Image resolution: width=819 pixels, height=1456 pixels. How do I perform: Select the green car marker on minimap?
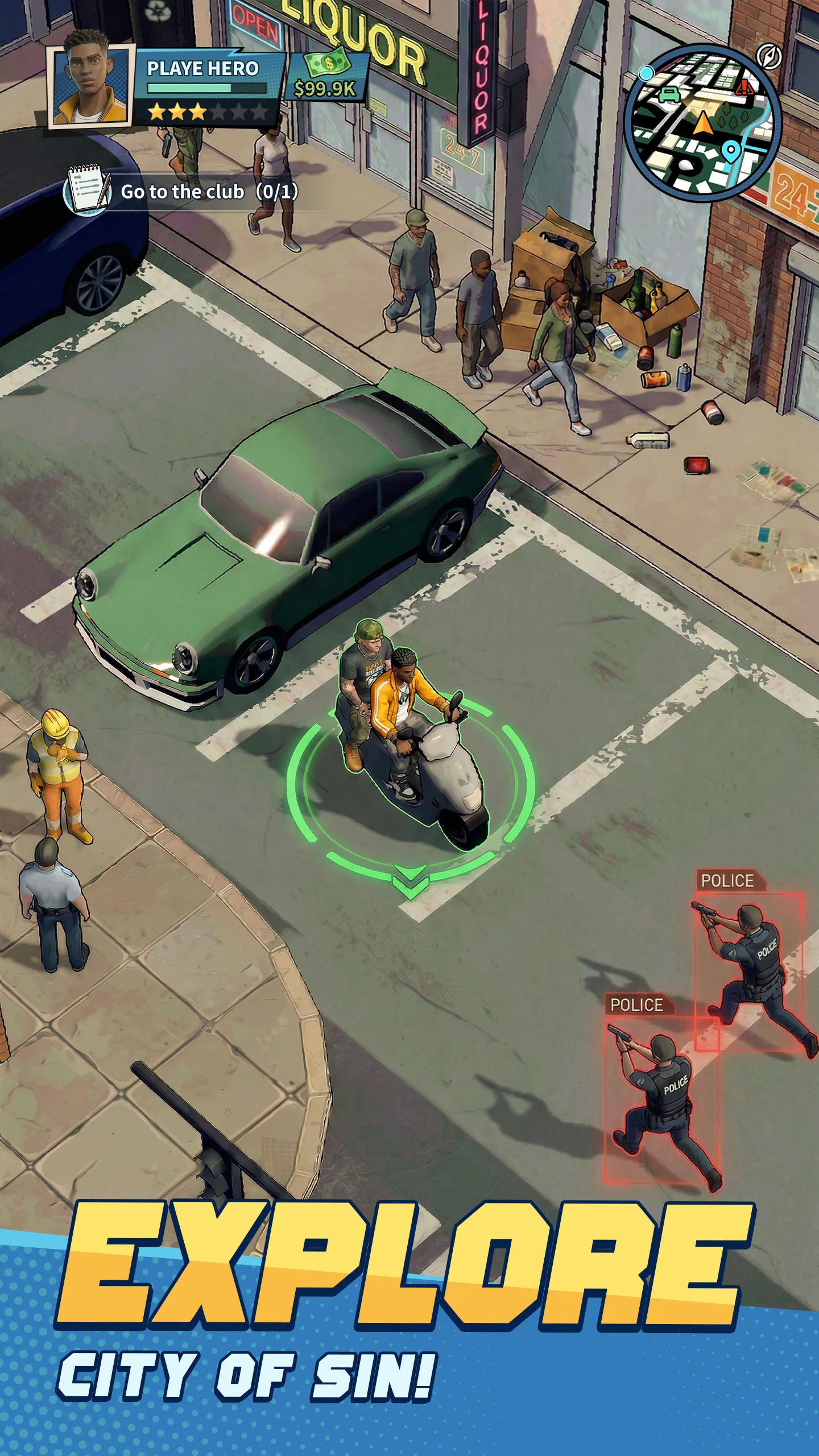(669, 94)
